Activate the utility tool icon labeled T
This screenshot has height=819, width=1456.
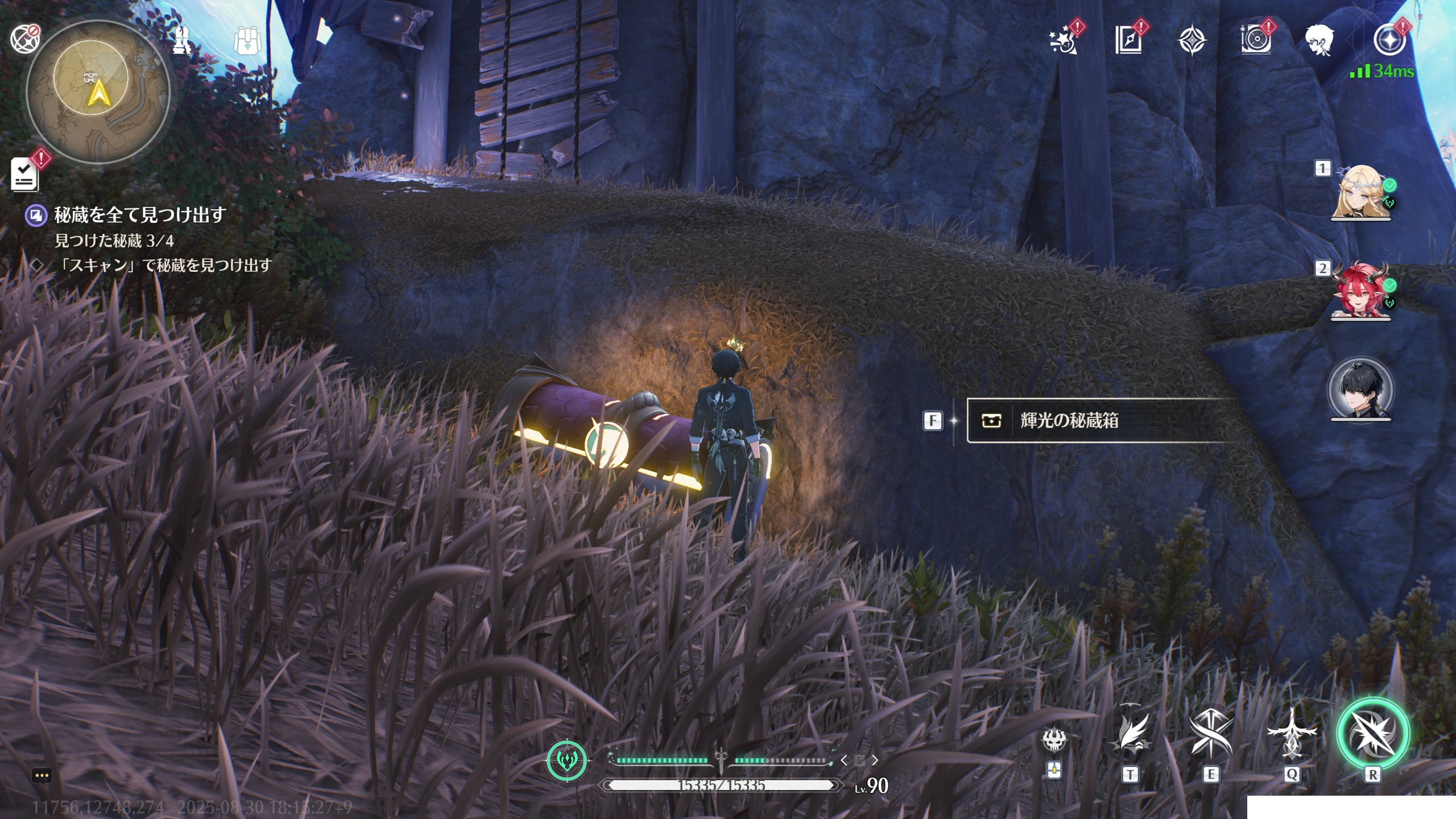click(1130, 734)
